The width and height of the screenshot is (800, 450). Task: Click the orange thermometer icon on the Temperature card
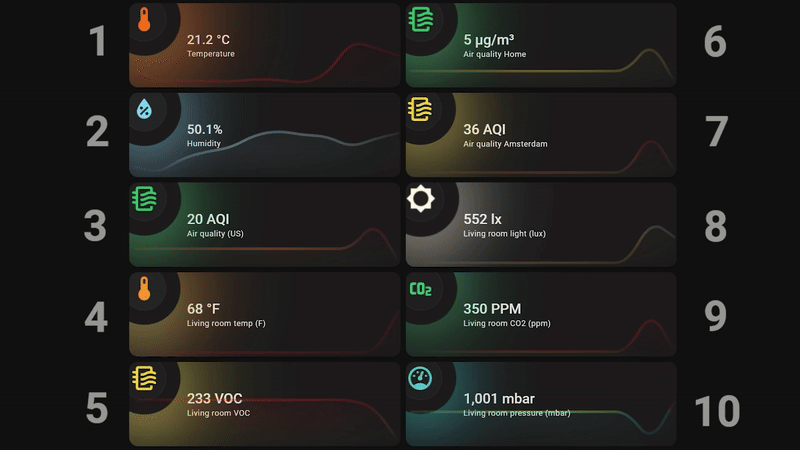point(145,20)
